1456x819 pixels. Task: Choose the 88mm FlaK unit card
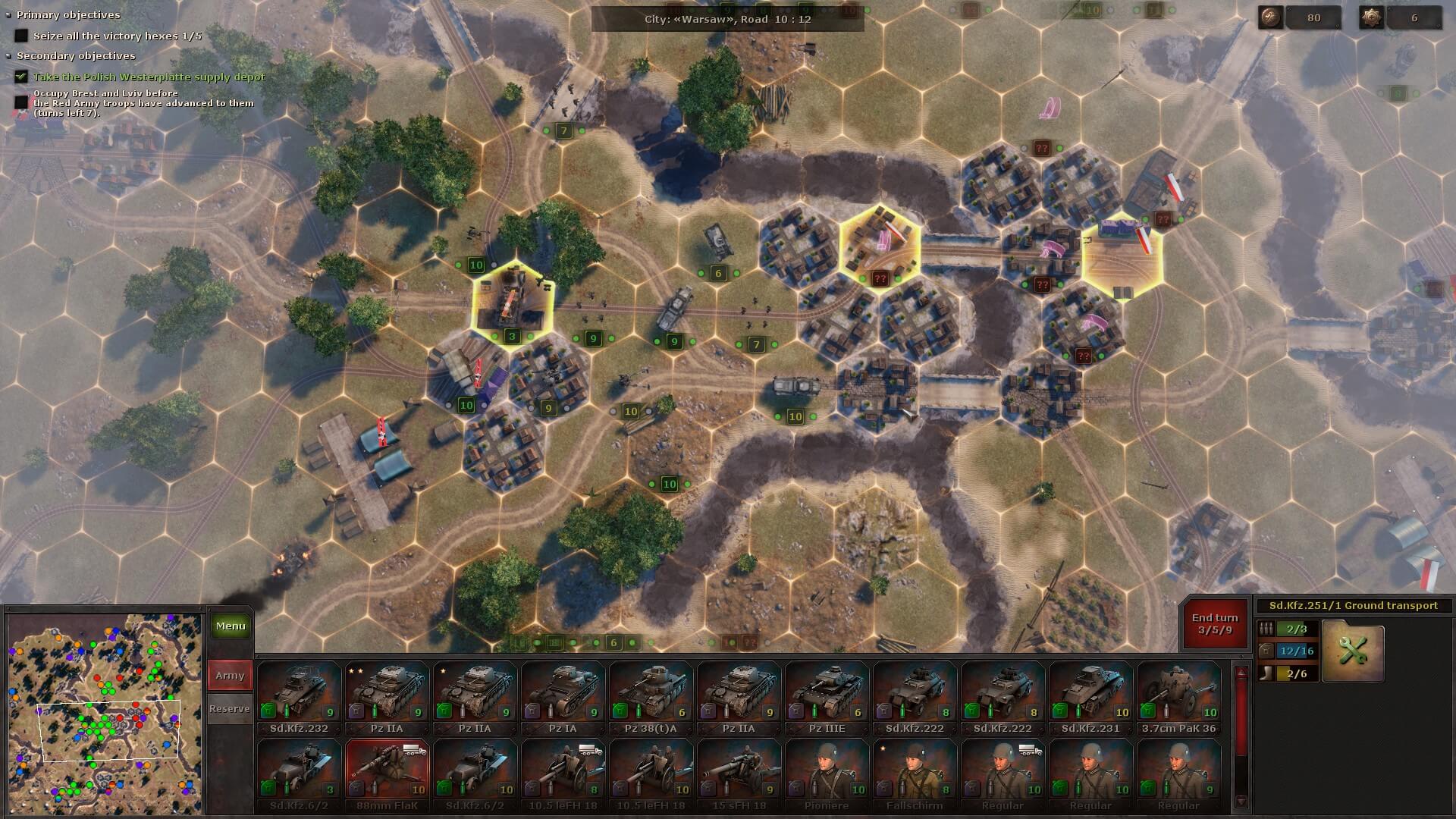[387, 775]
